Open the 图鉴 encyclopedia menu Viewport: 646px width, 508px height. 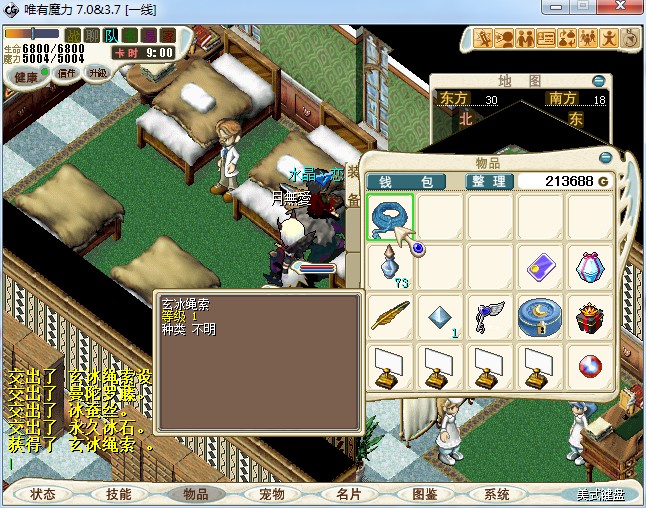[423, 494]
